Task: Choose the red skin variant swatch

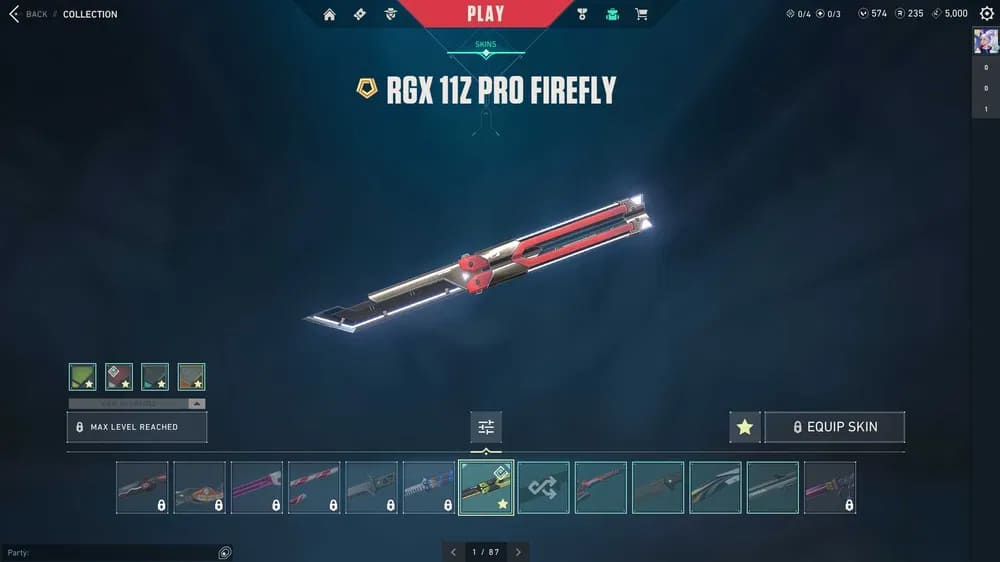Action: tap(119, 376)
